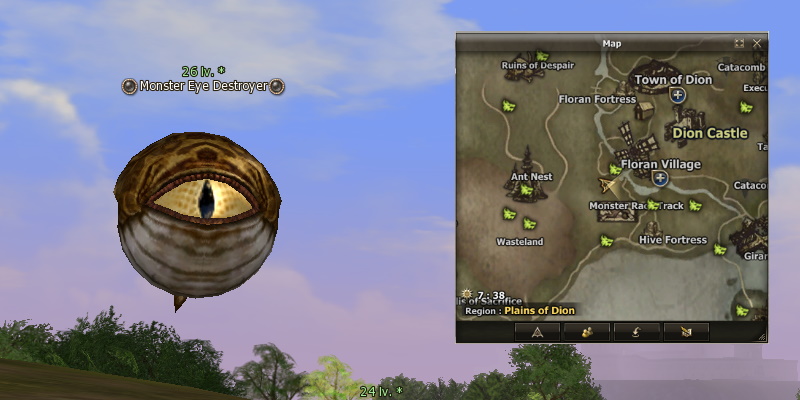Activate the third map toolbar button
The width and height of the screenshot is (800, 400).
click(x=635, y=332)
